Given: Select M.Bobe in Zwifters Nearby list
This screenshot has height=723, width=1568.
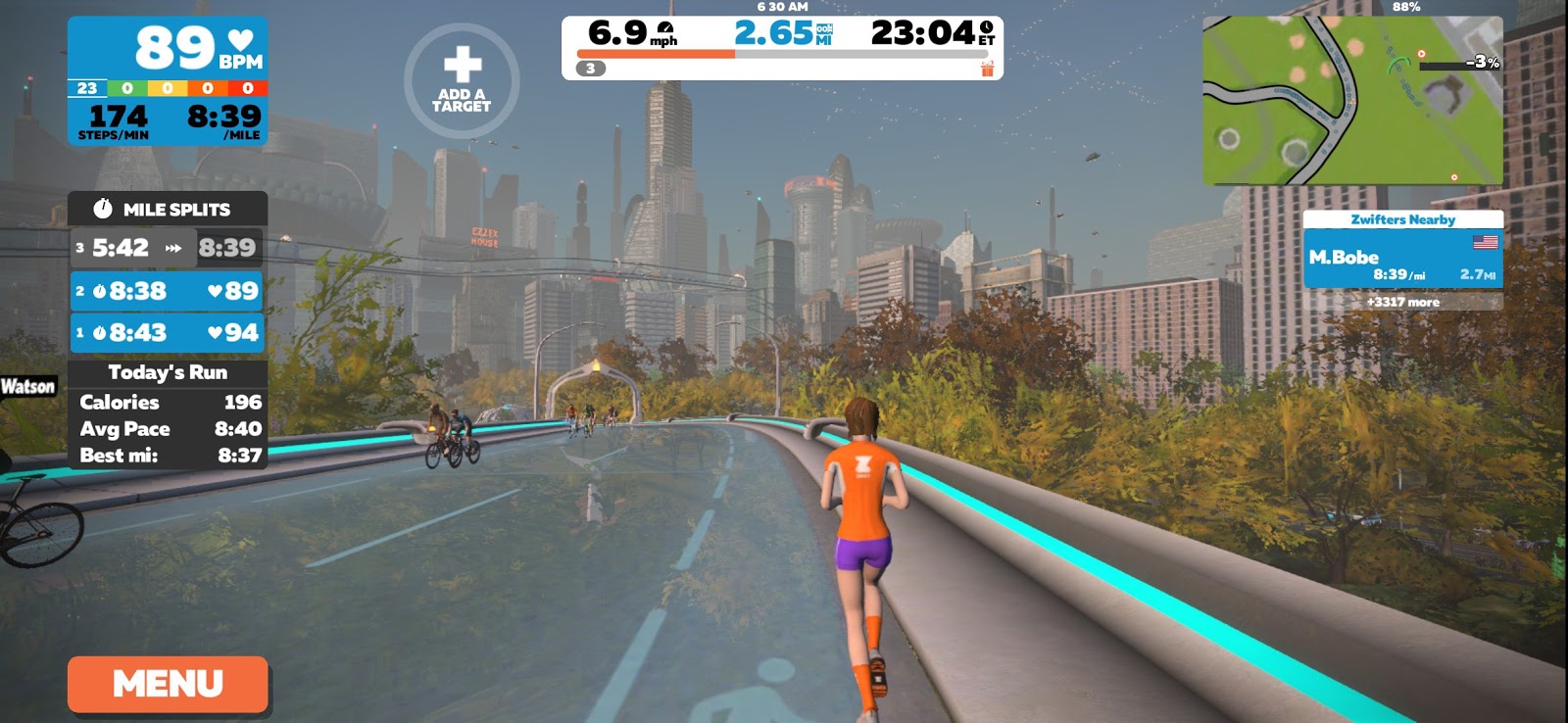Looking at the screenshot, I should pos(1402,265).
